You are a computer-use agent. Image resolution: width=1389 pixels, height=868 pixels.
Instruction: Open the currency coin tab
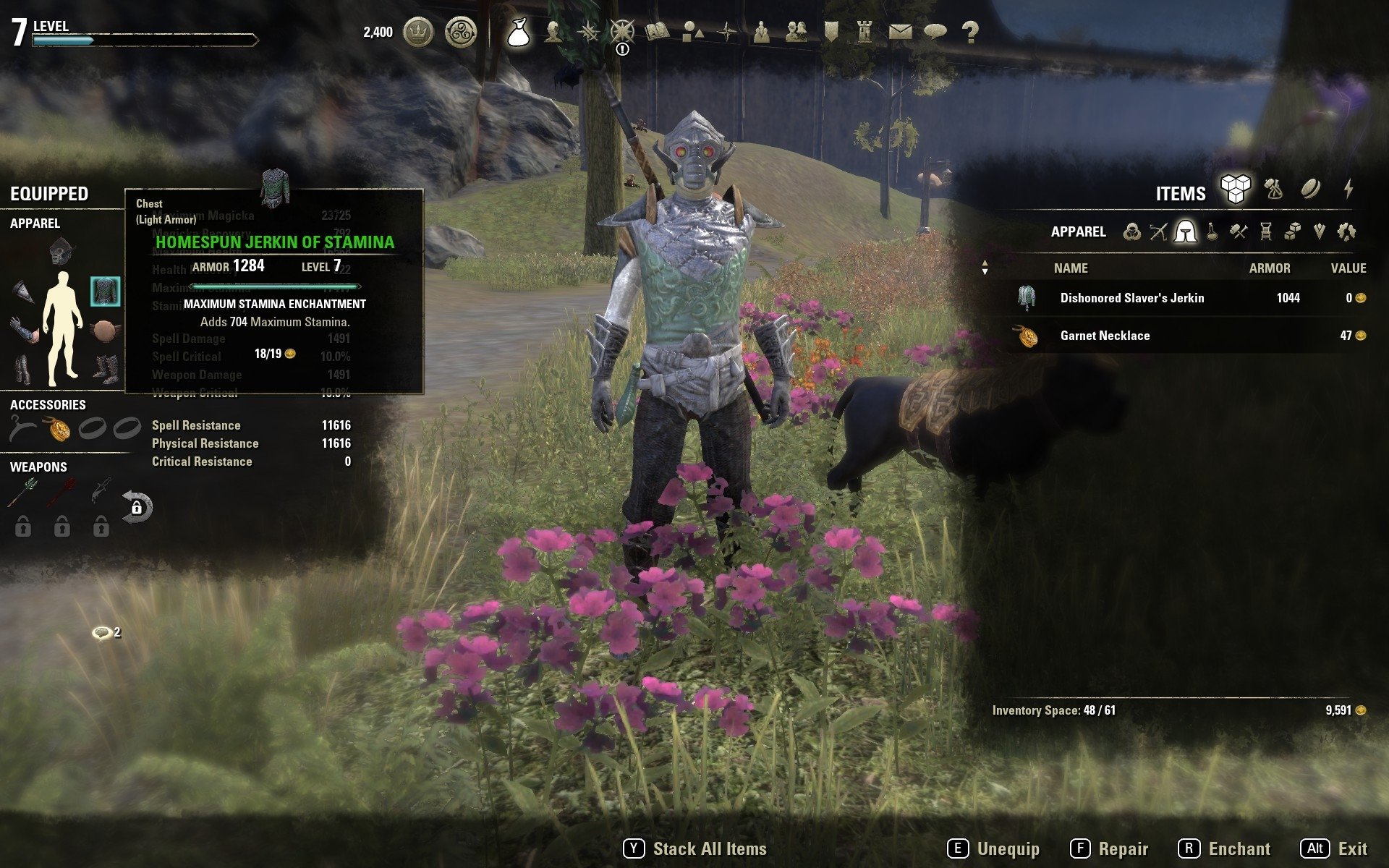pos(1310,190)
